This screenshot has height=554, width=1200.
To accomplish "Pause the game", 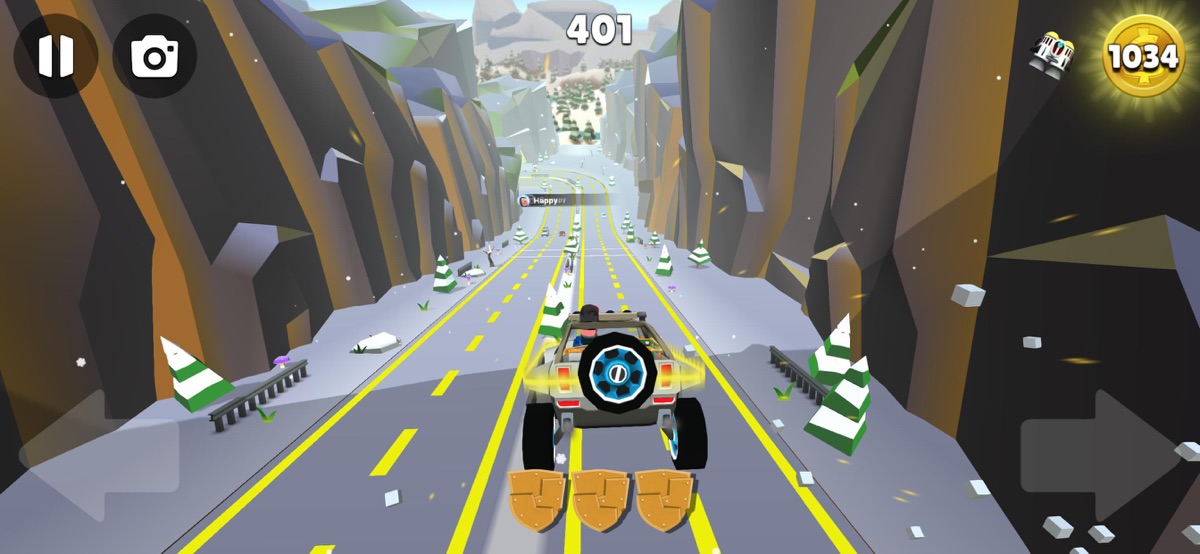I will coord(55,56).
